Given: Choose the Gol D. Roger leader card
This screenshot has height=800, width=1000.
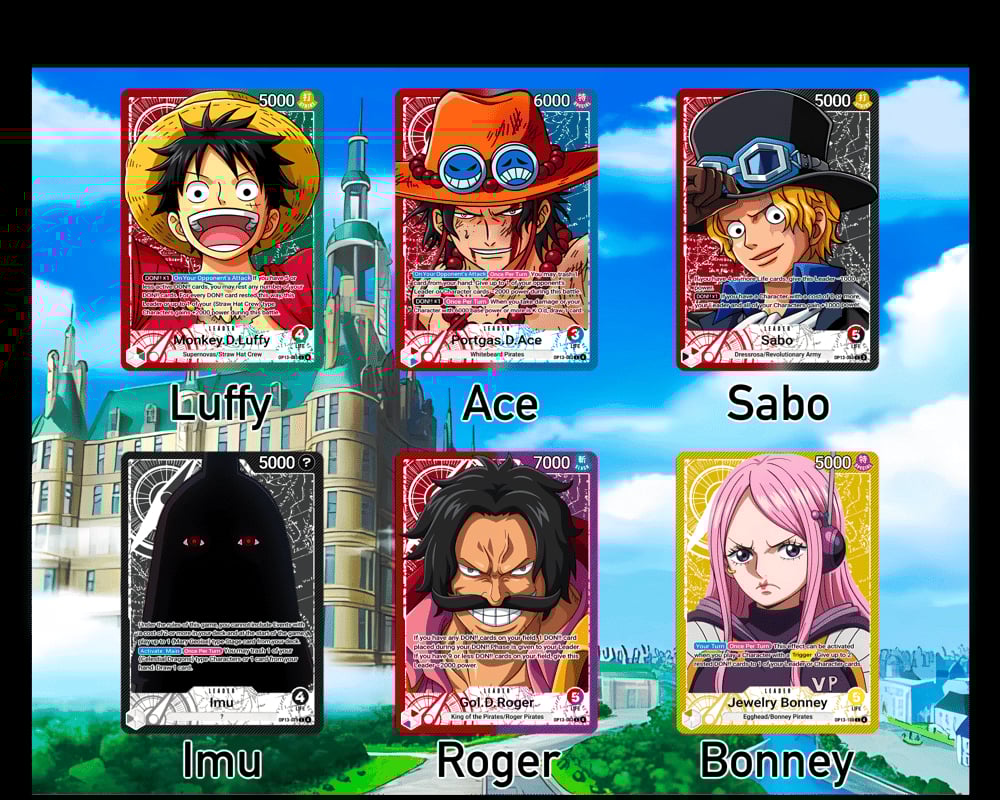Looking at the screenshot, I should (496, 592).
